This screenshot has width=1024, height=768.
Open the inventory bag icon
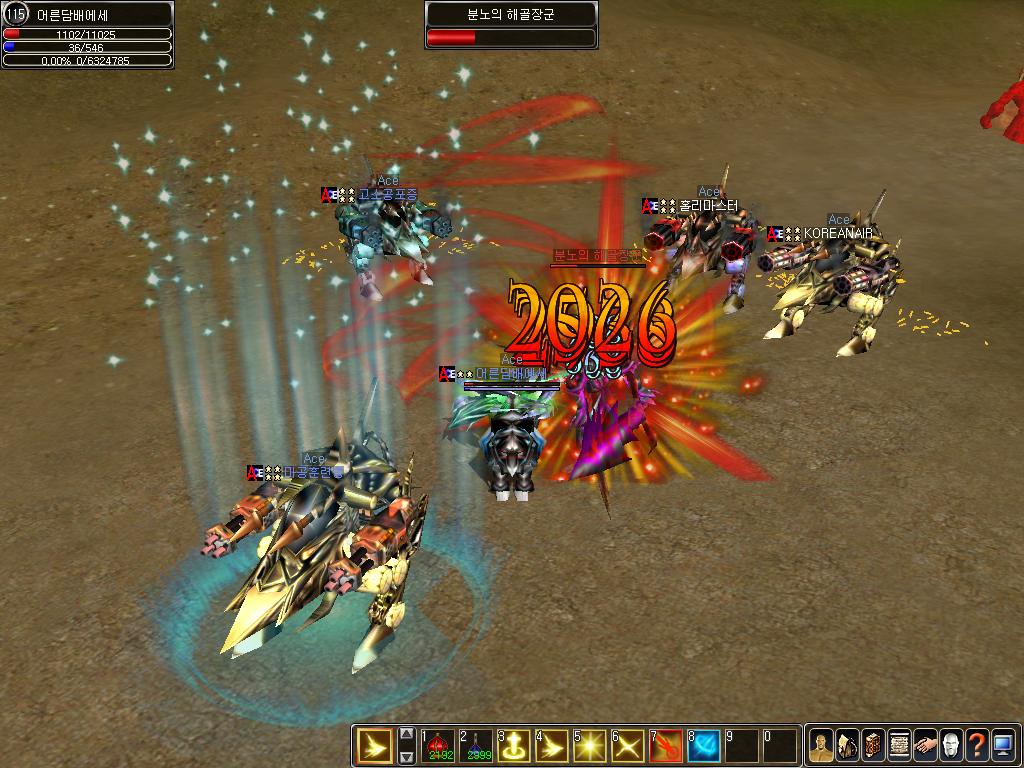pyautogui.click(x=848, y=746)
